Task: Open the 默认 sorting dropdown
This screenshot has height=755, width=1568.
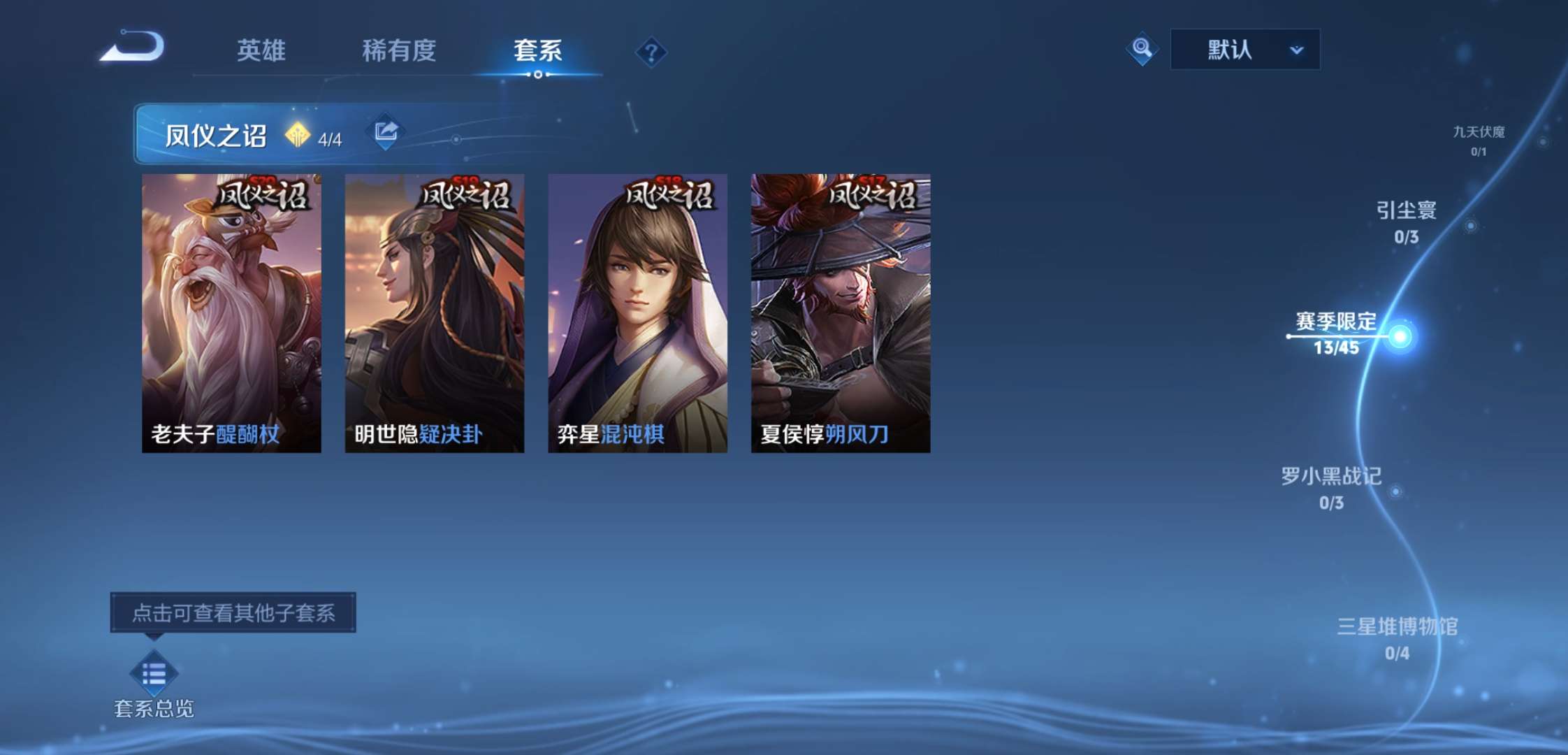Action: pyautogui.click(x=1244, y=48)
